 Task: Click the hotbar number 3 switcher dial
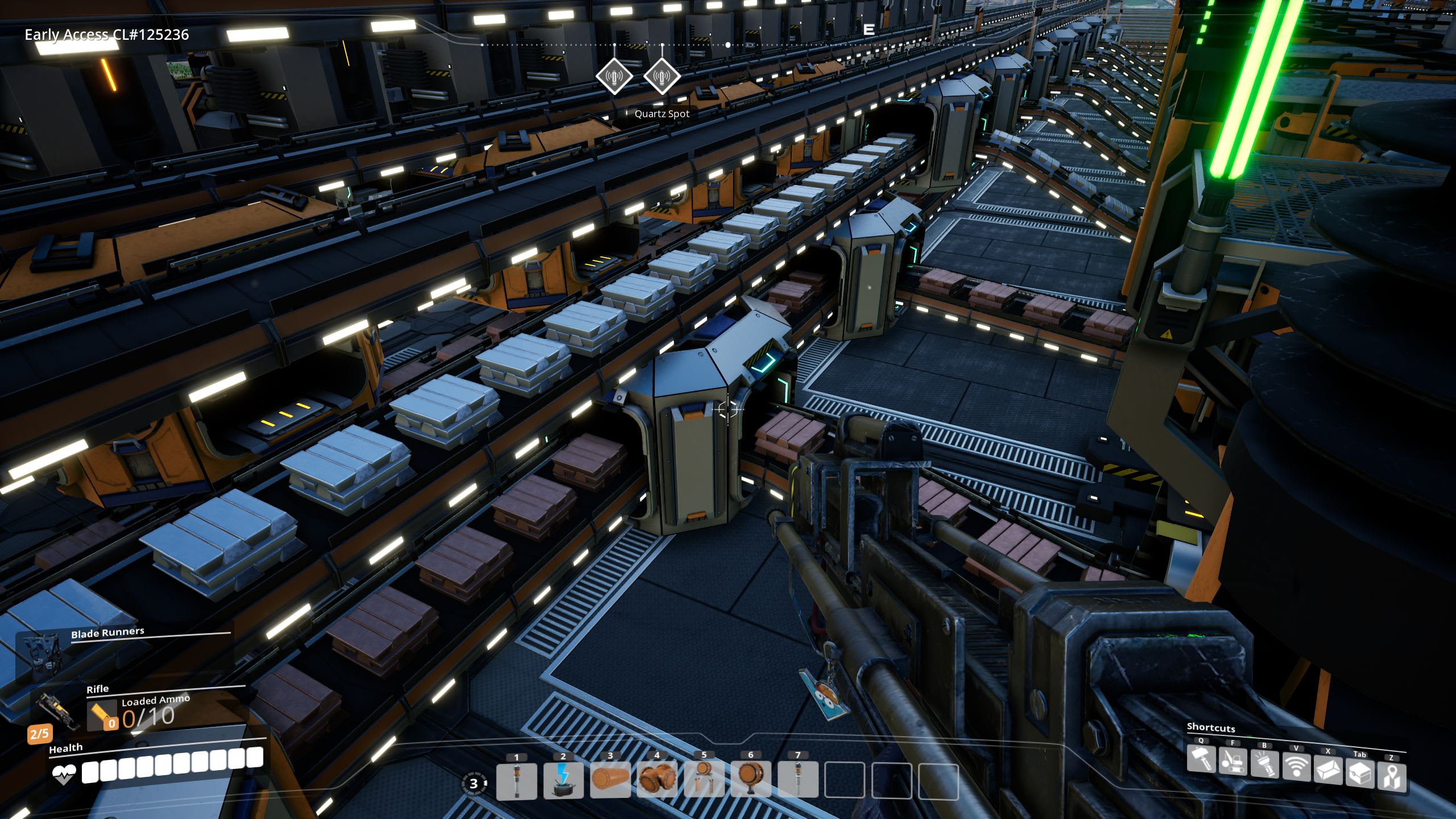click(474, 784)
